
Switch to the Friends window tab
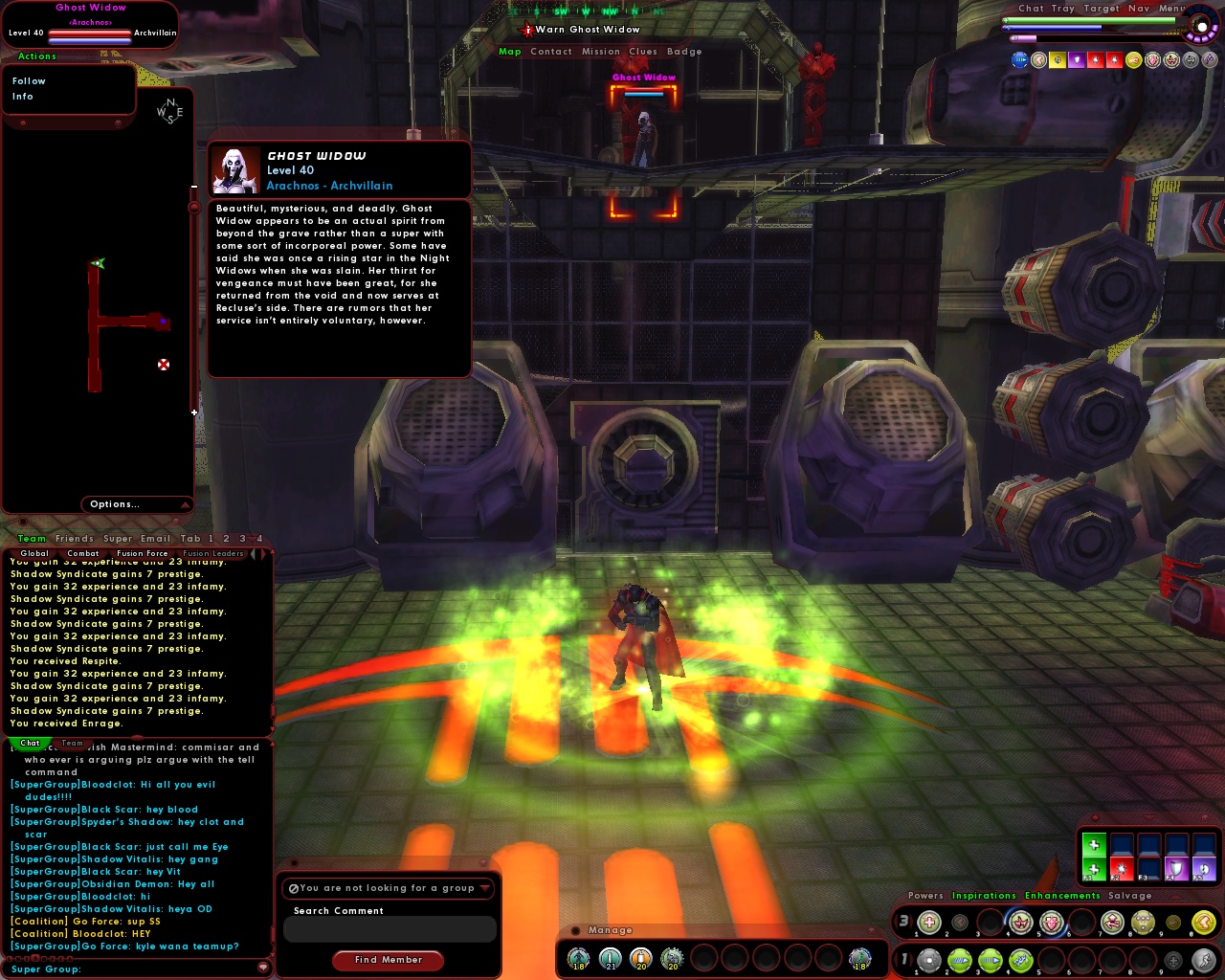(75, 539)
